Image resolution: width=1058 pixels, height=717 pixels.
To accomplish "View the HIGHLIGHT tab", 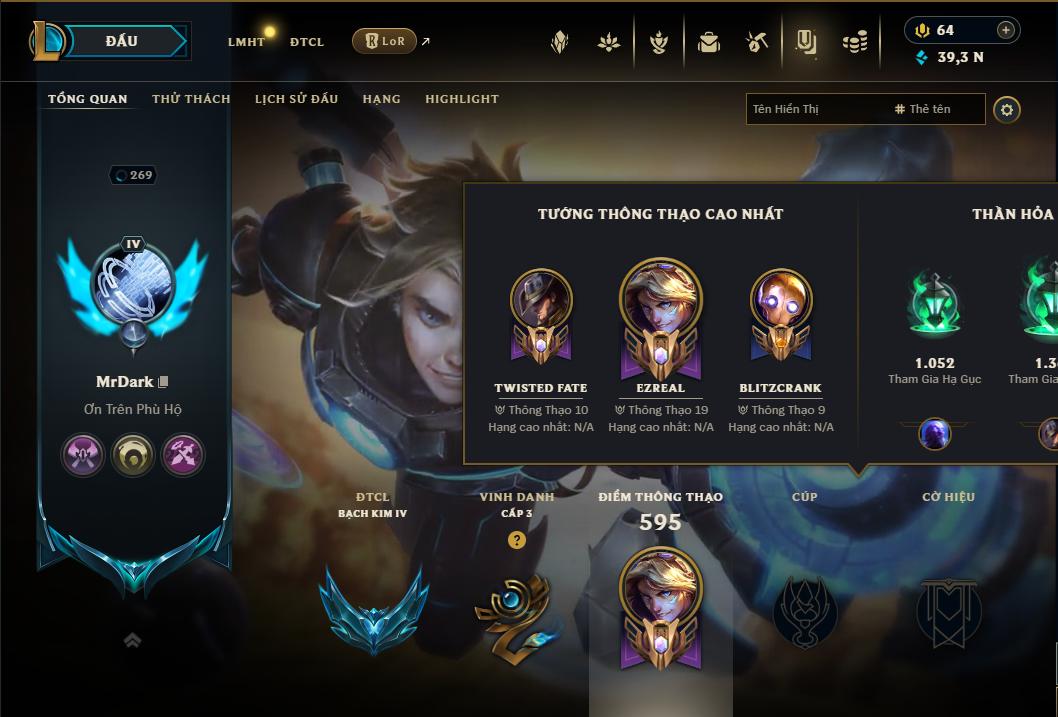I will click(x=461, y=99).
